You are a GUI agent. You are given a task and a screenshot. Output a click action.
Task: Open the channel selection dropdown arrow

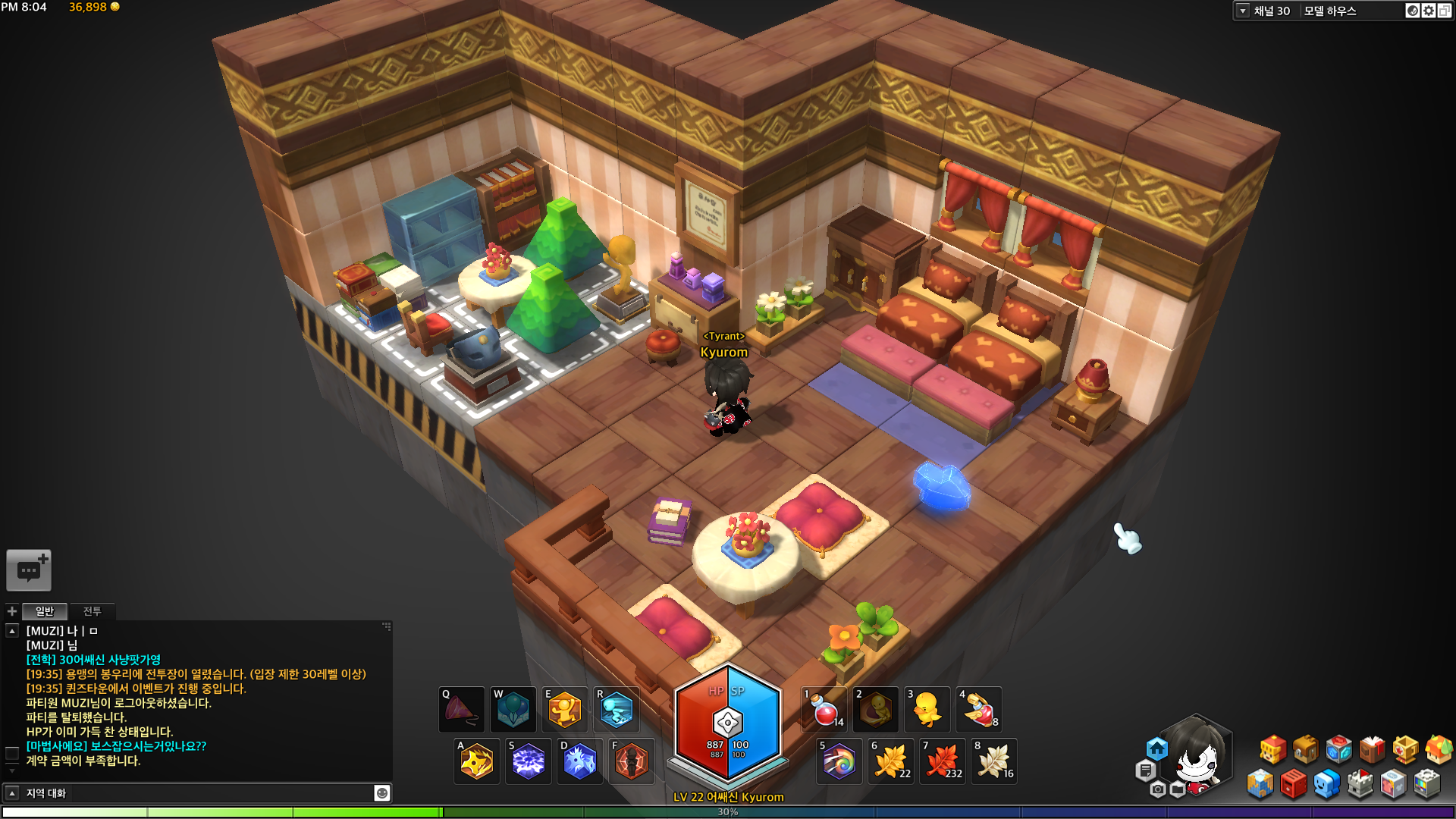[1243, 11]
